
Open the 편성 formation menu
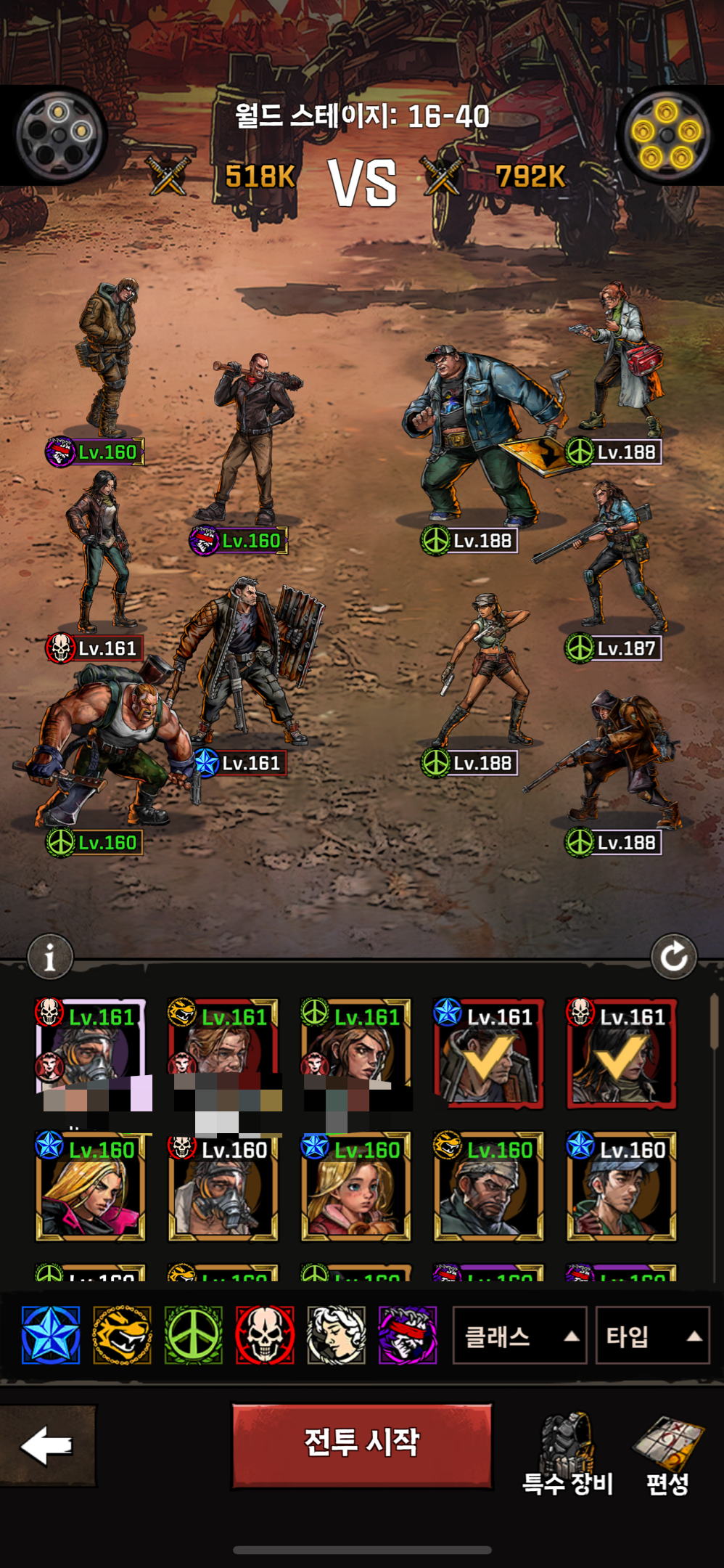(667, 1455)
